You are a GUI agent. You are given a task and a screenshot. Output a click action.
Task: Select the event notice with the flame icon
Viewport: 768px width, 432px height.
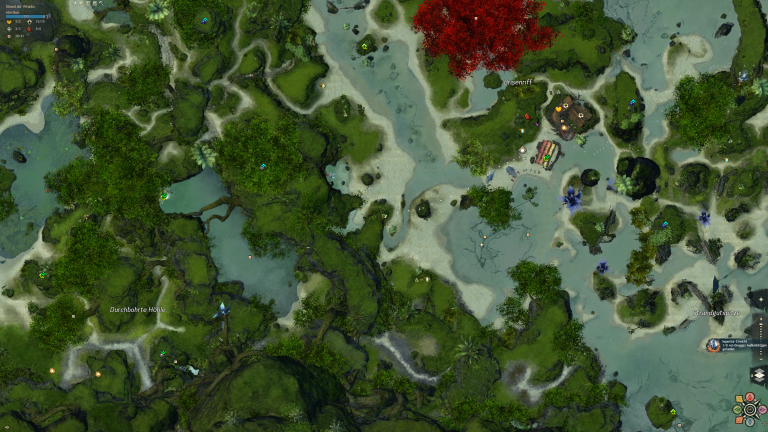[714, 345]
